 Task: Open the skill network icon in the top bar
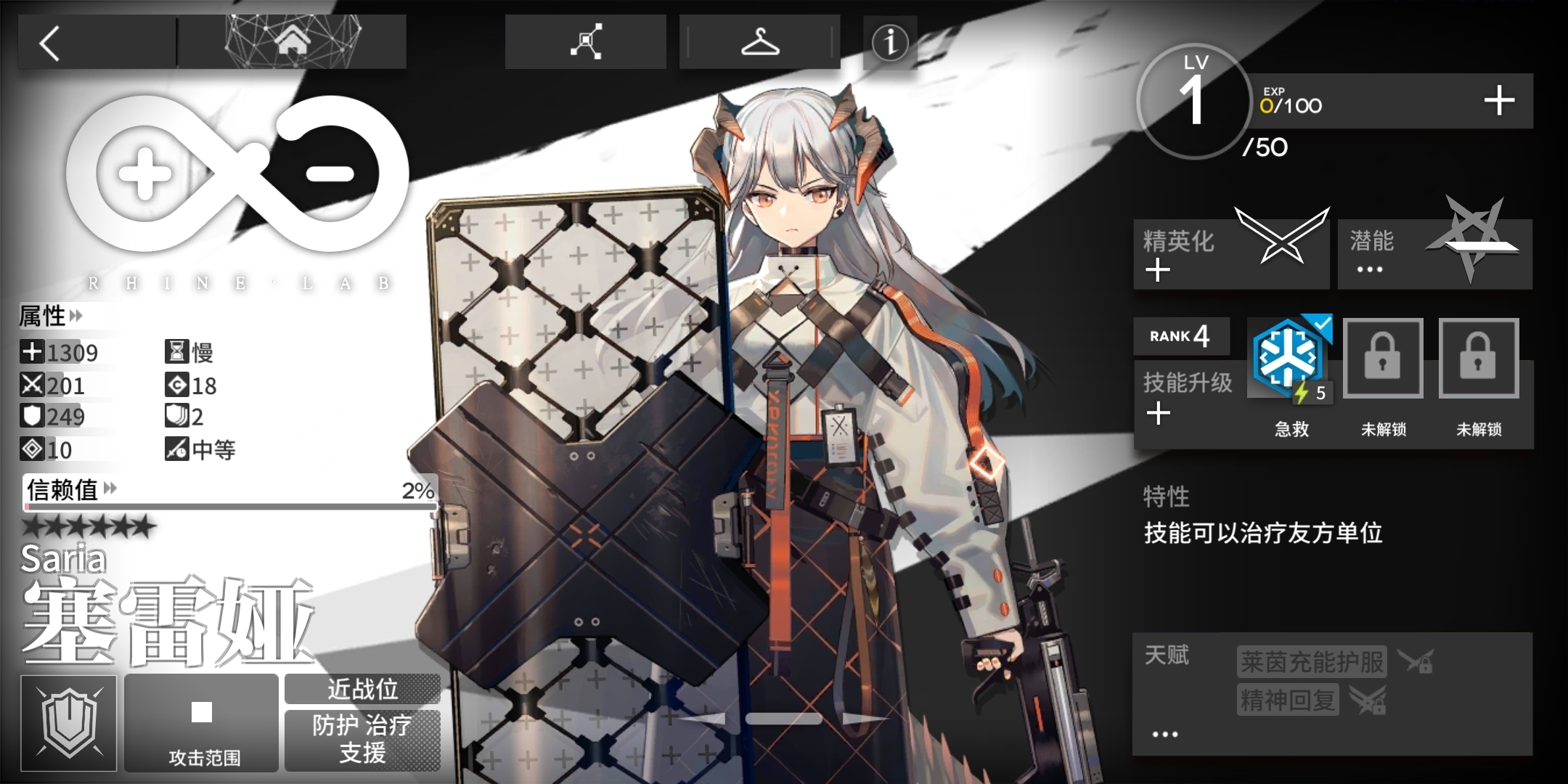pyautogui.click(x=585, y=41)
